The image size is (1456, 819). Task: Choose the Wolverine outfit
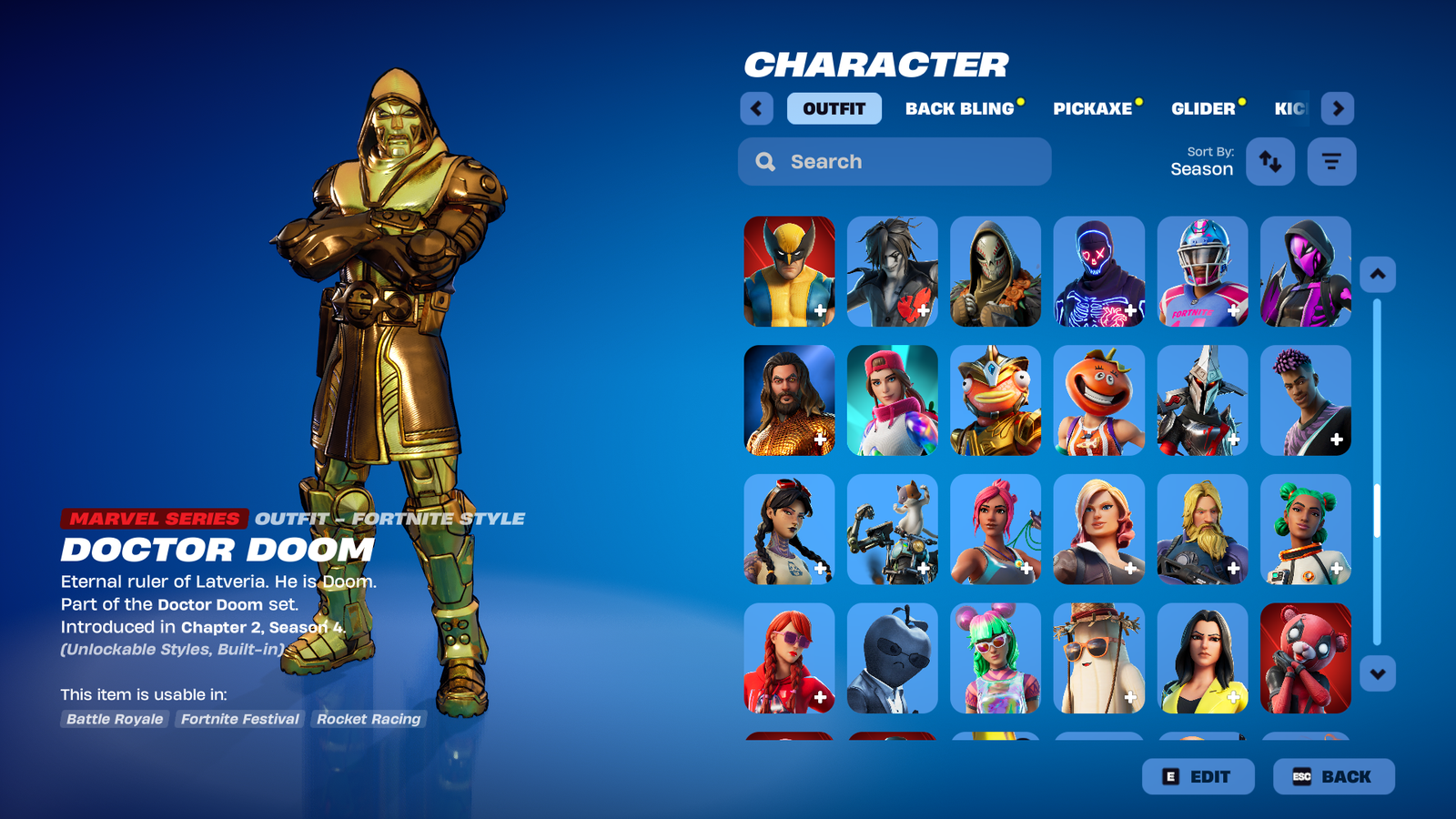click(x=789, y=271)
